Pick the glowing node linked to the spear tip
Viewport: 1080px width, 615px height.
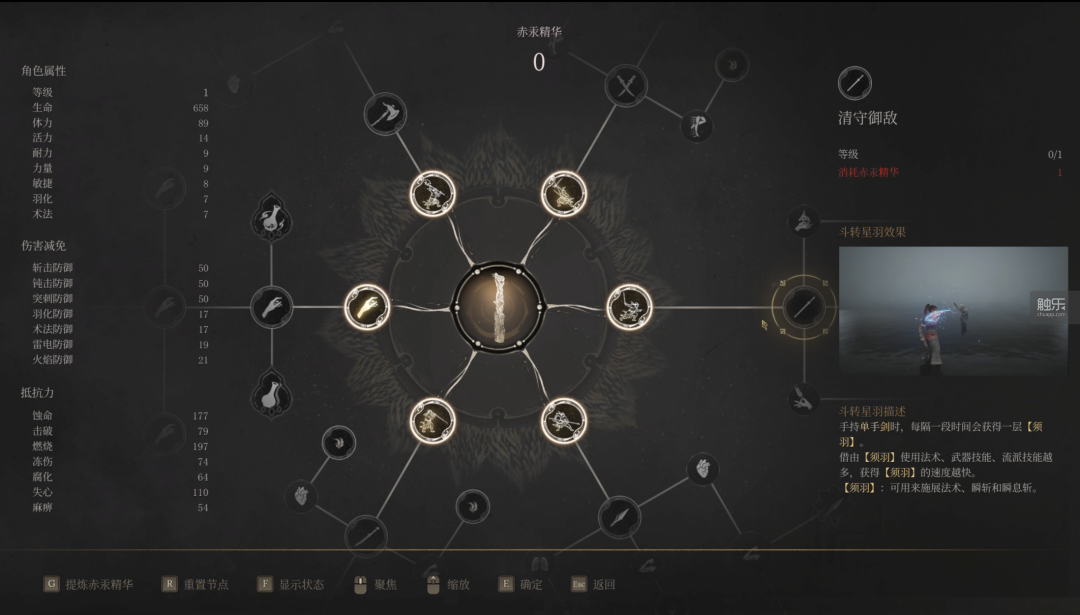(x=564, y=421)
